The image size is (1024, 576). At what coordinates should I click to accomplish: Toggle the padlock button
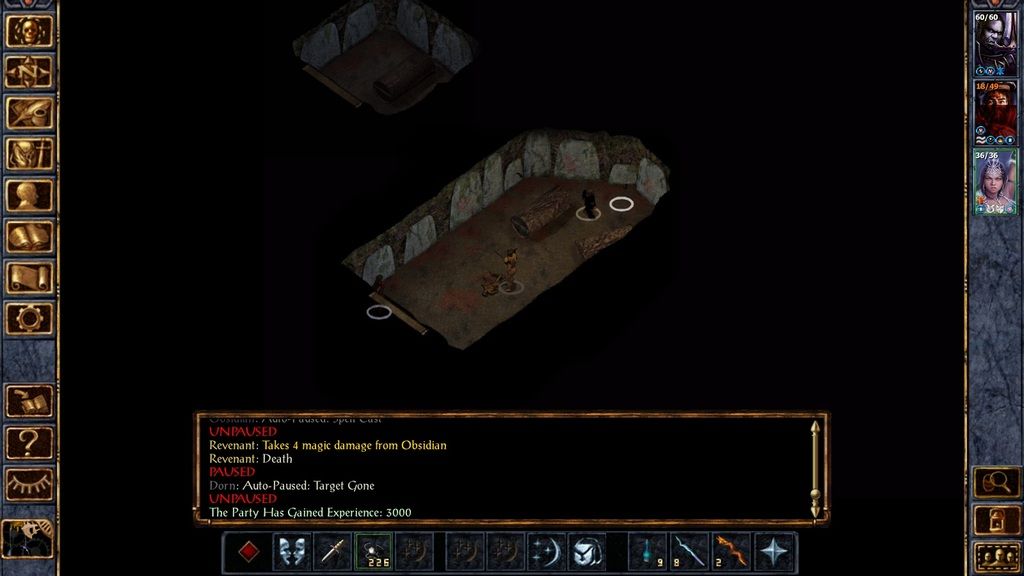(x=996, y=519)
